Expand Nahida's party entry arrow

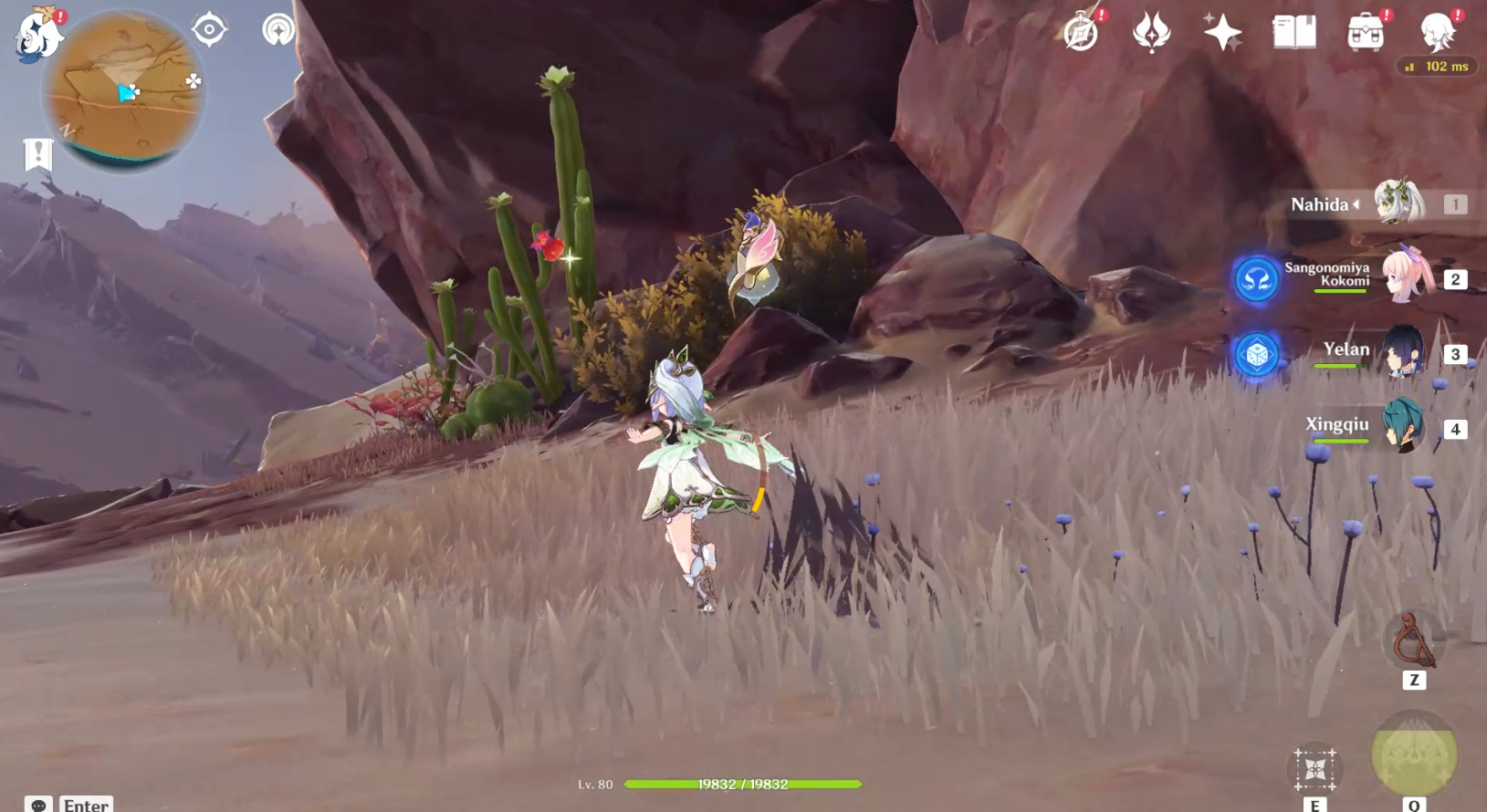coord(1357,204)
